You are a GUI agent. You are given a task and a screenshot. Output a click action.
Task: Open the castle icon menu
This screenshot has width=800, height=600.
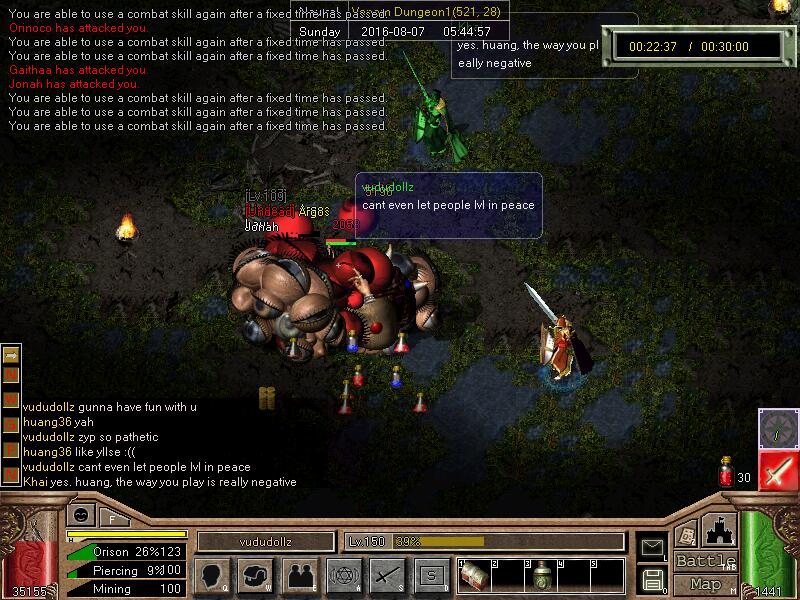coord(717,530)
